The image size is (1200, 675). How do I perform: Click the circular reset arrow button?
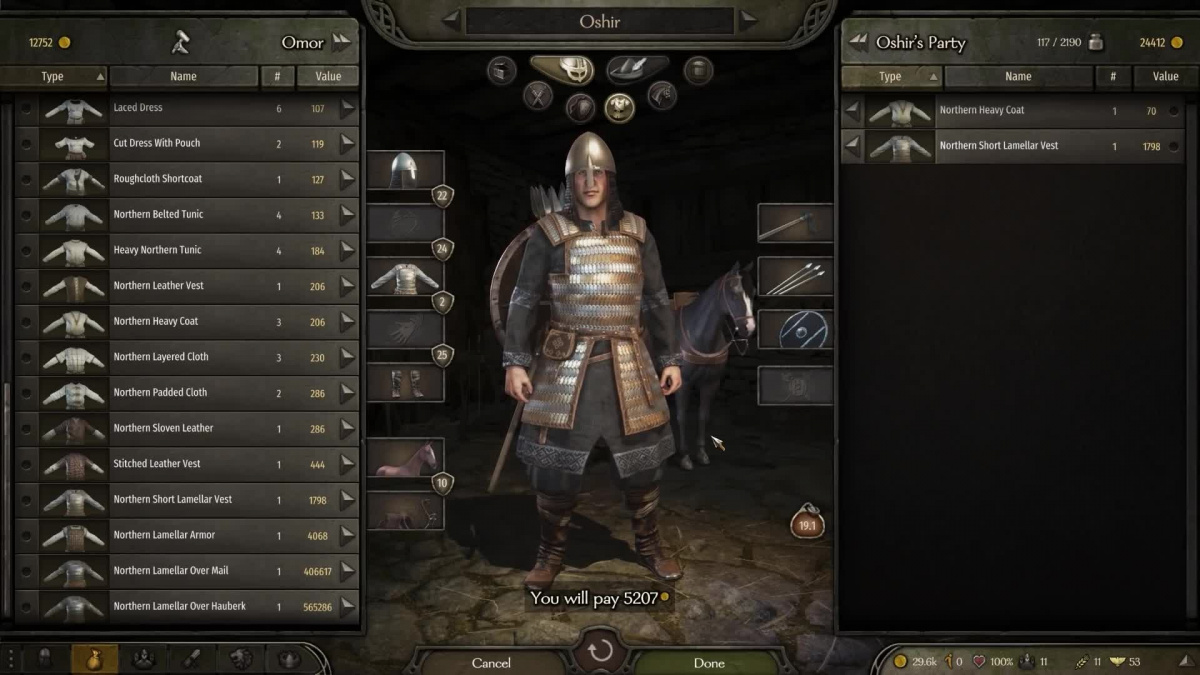click(x=600, y=653)
